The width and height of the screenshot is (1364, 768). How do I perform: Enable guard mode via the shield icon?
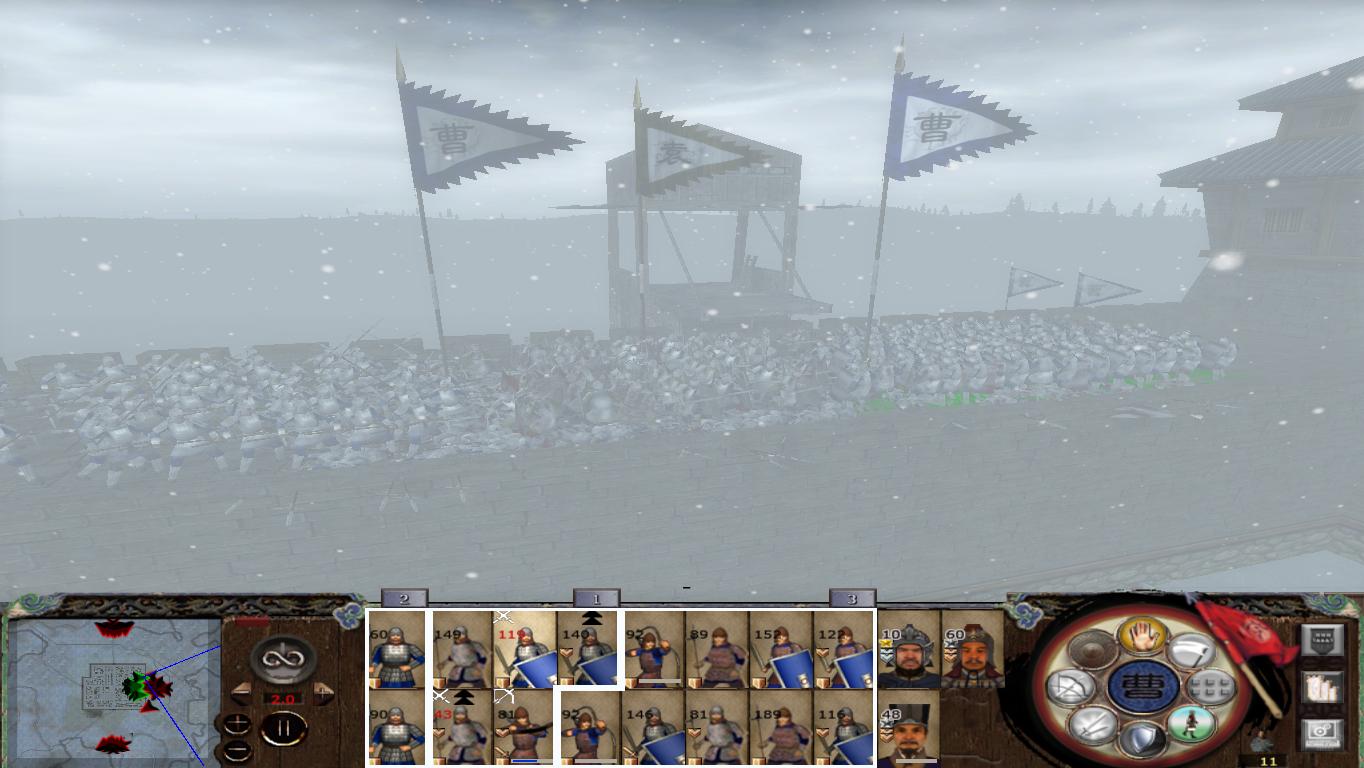pos(1141,737)
